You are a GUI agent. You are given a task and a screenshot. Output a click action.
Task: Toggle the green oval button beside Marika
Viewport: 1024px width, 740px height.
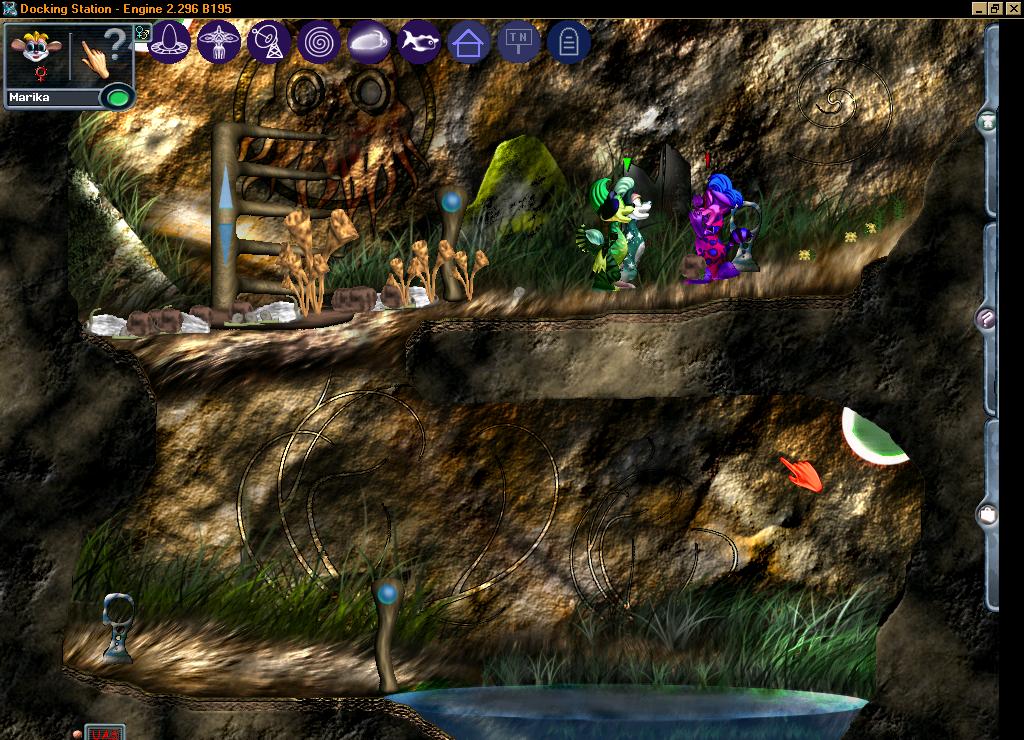coord(118,98)
